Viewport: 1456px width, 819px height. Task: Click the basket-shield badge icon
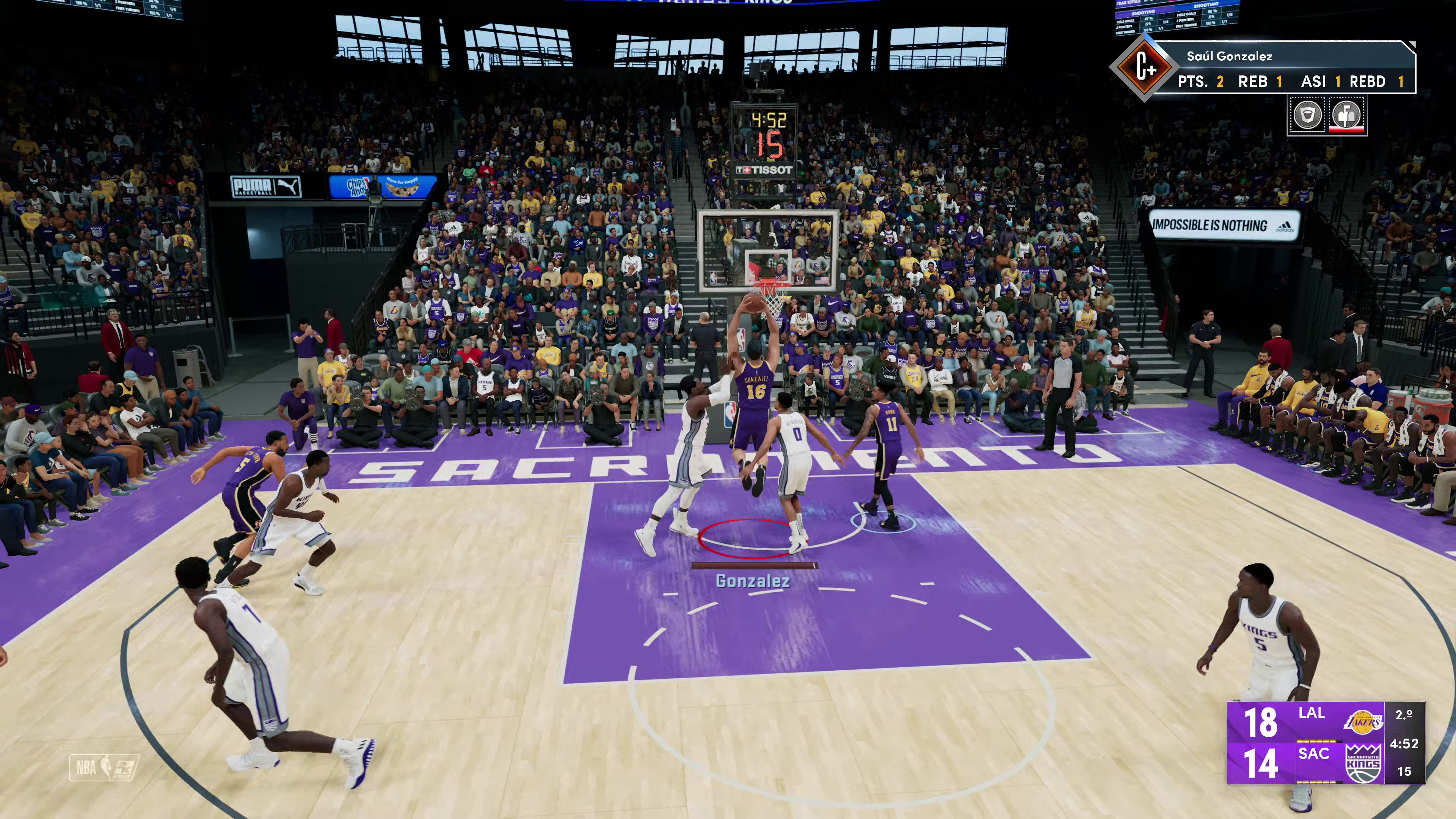[1307, 115]
